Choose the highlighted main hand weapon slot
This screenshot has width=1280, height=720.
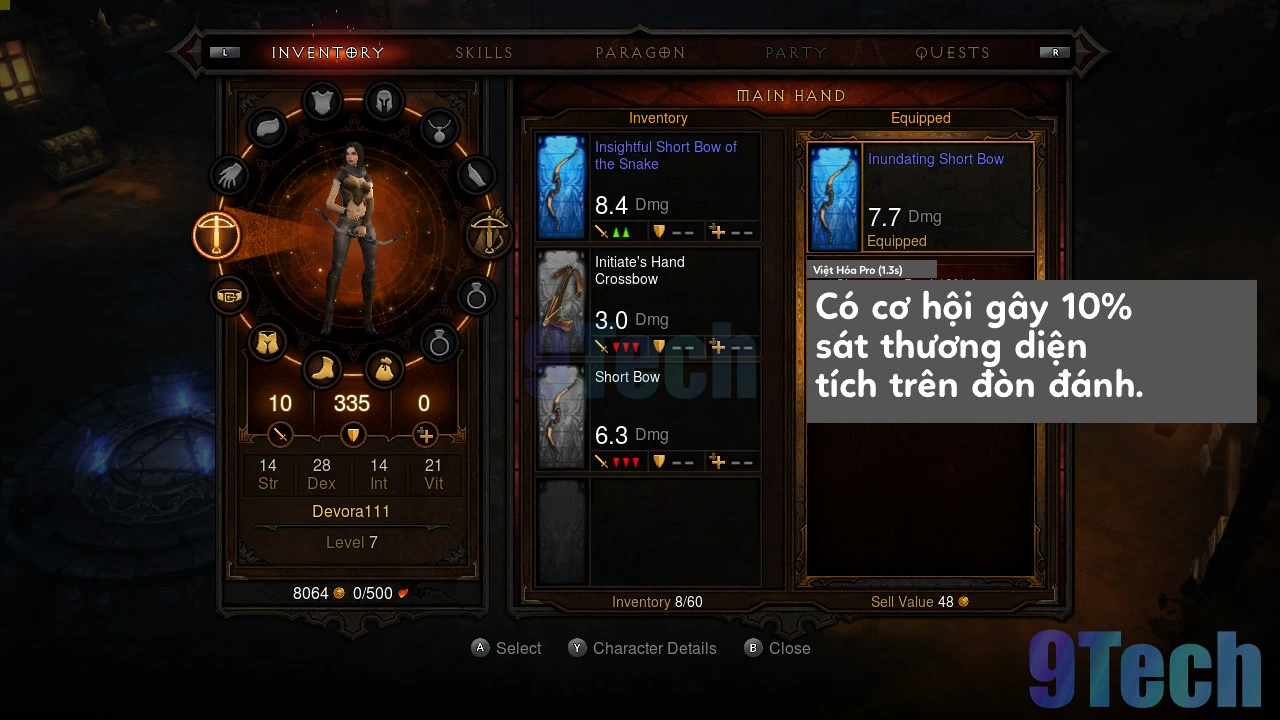click(x=217, y=236)
